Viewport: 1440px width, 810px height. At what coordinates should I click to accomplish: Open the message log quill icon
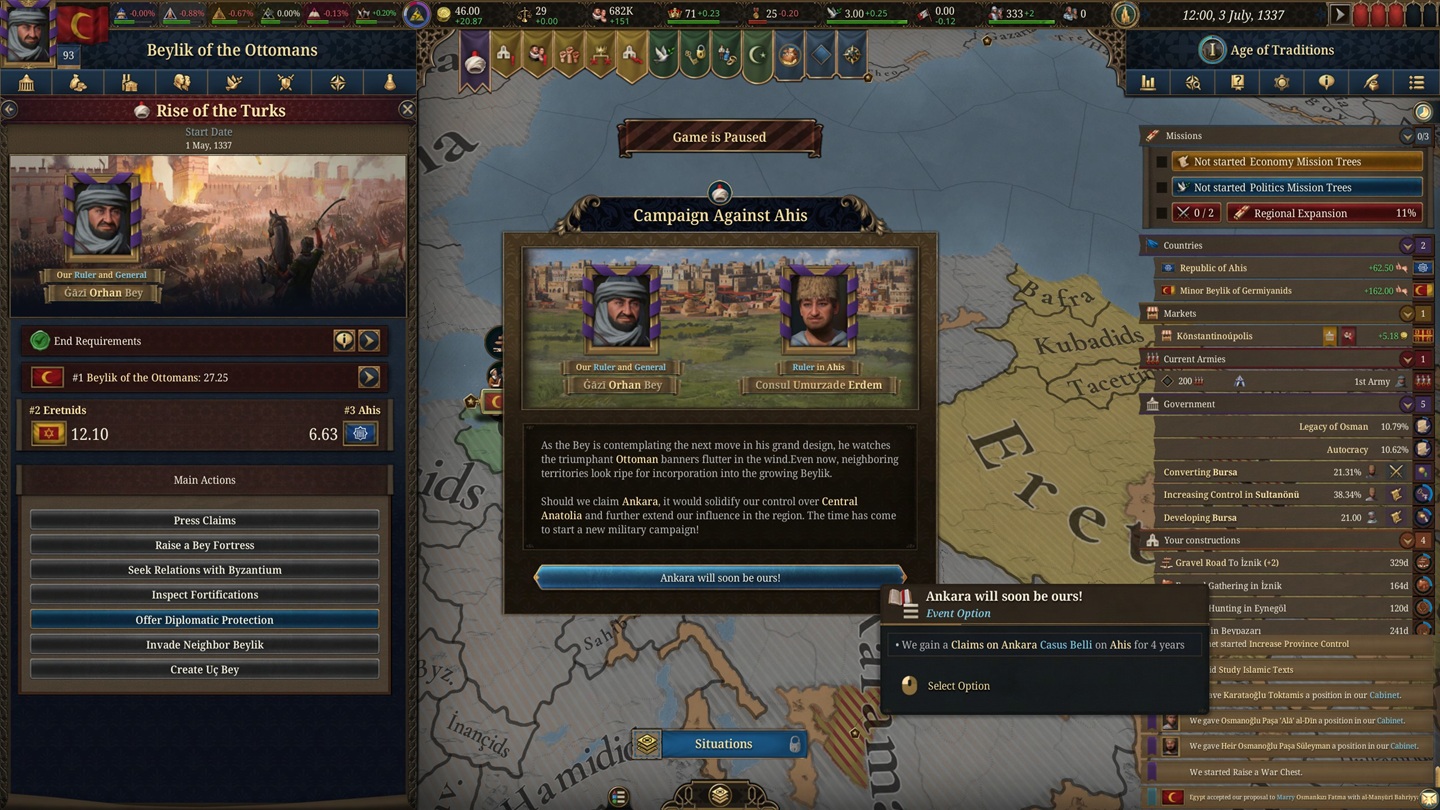(1372, 82)
